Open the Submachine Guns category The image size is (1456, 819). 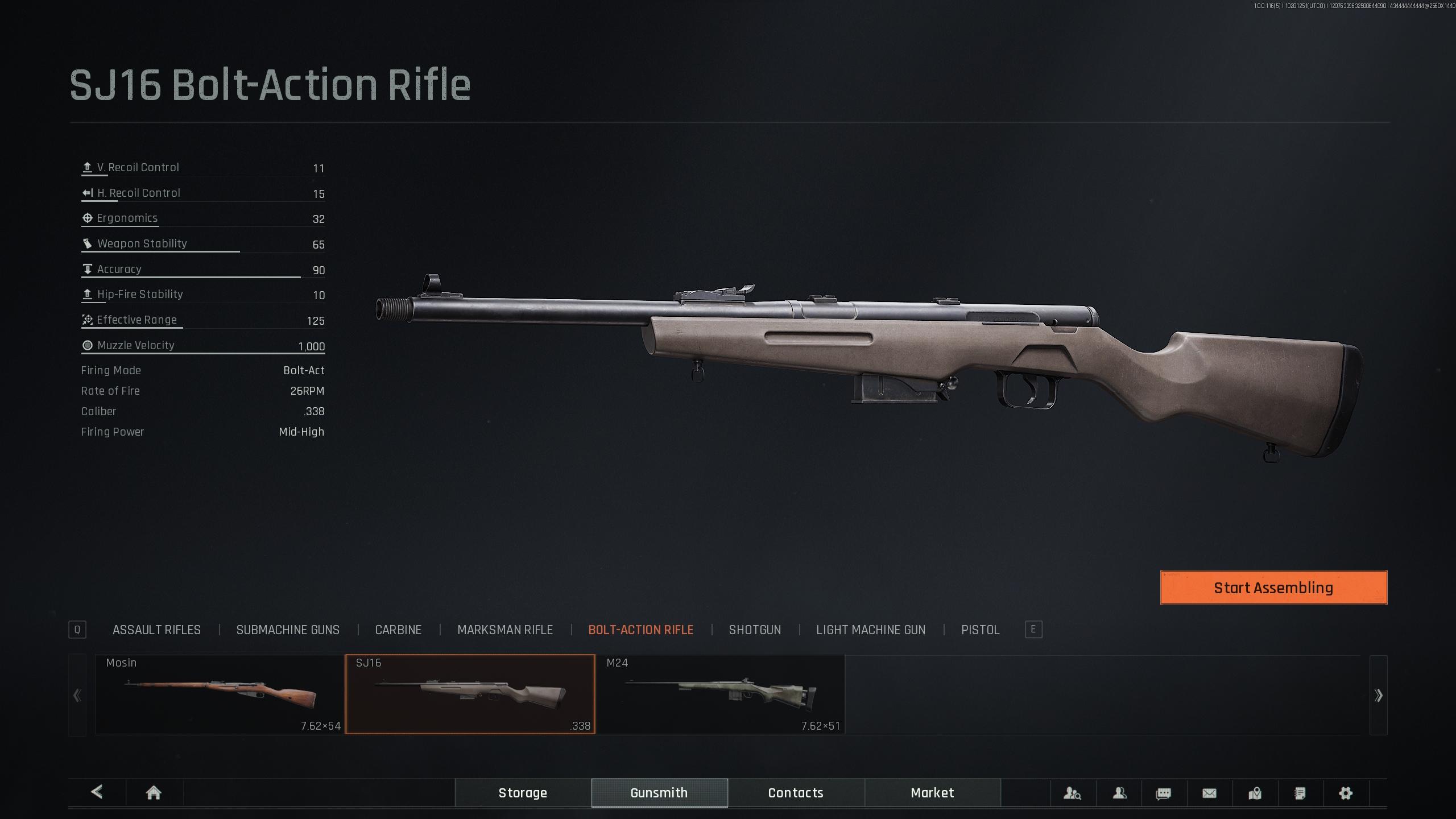click(288, 630)
